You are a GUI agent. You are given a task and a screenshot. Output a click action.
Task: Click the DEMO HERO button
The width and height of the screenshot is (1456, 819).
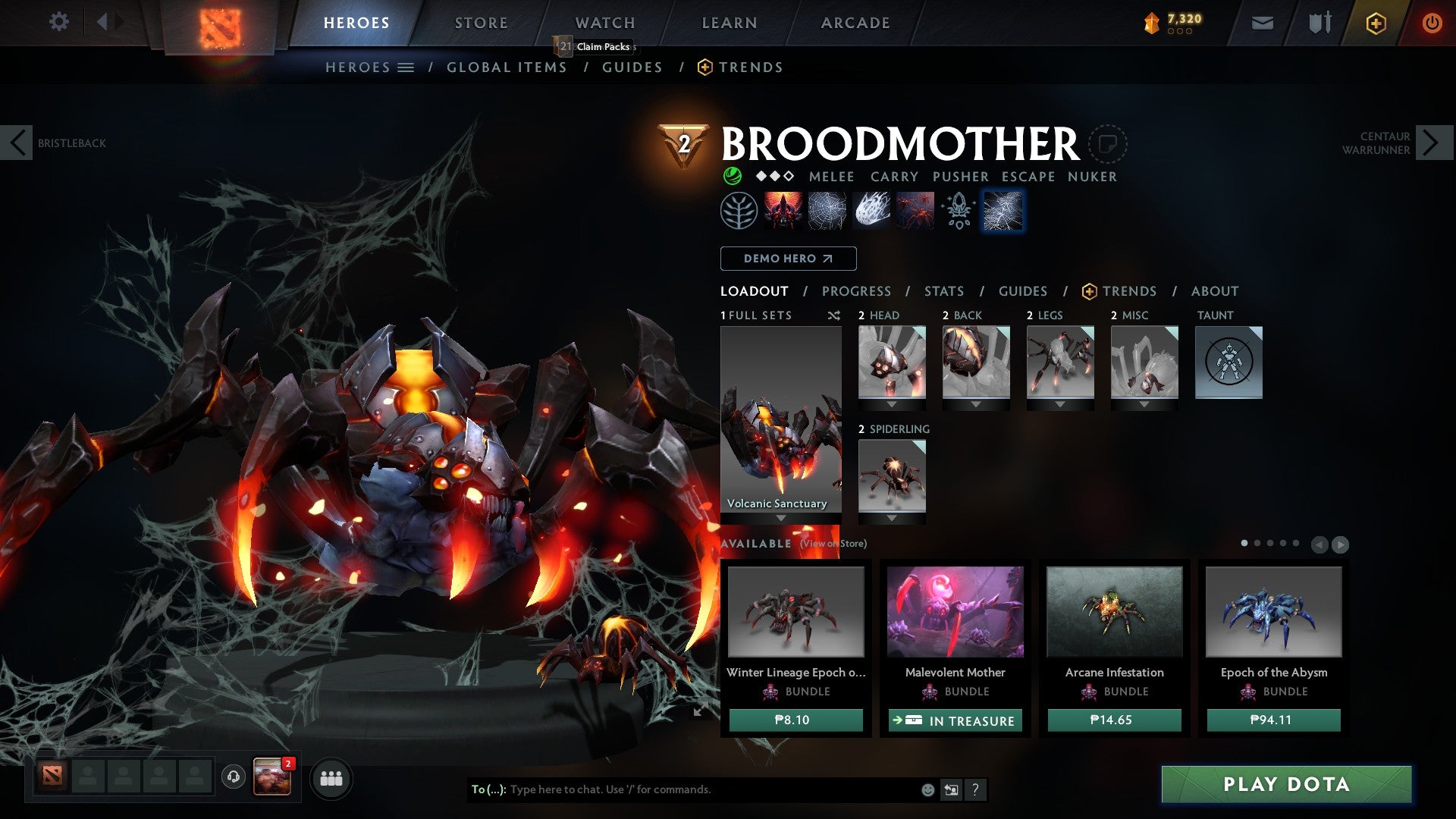pyautogui.click(x=787, y=259)
